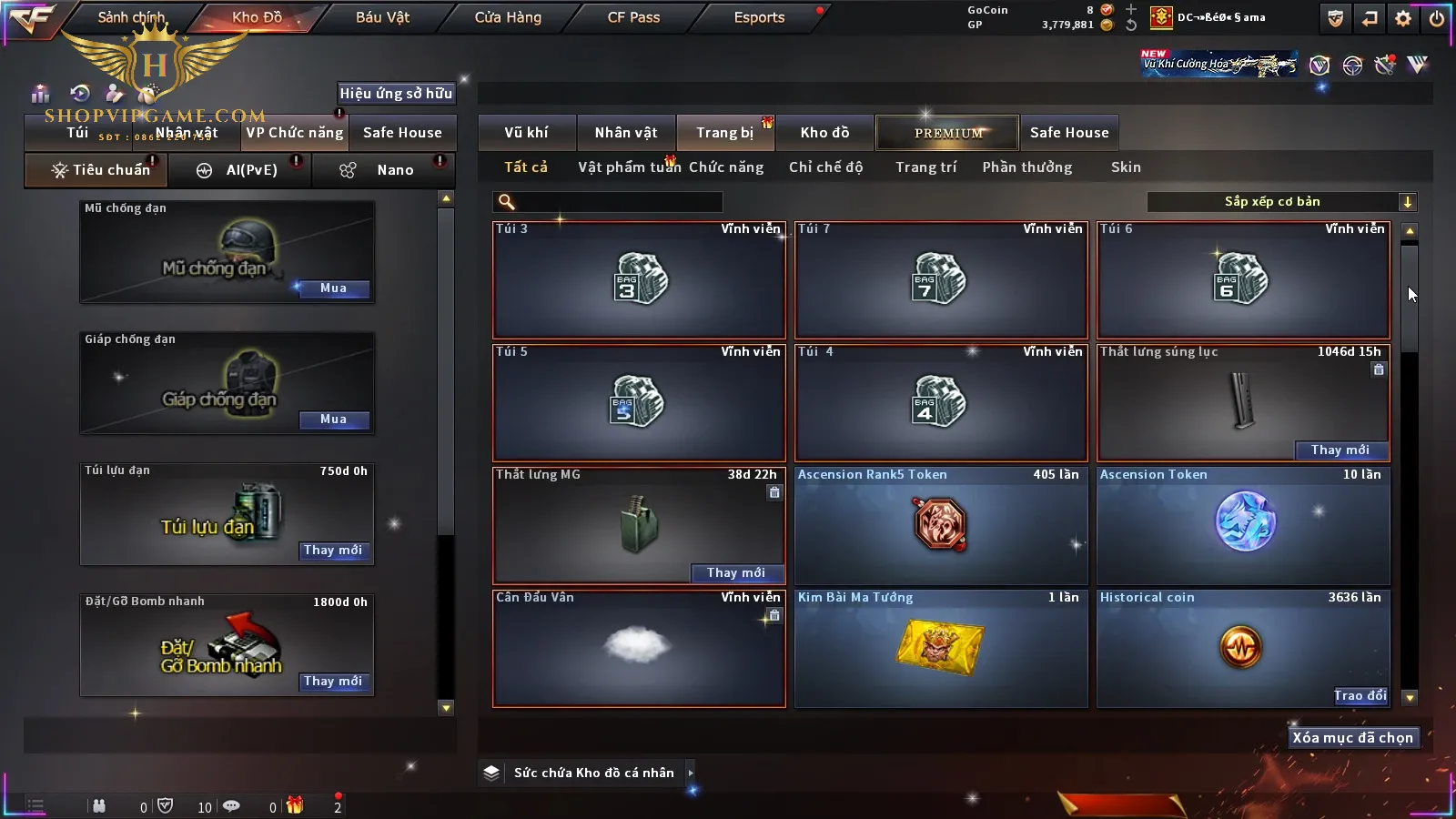Renew the Thắt lưng MG item
Image resolution: width=1456 pixels, height=819 pixels.
tap(735, 573)
